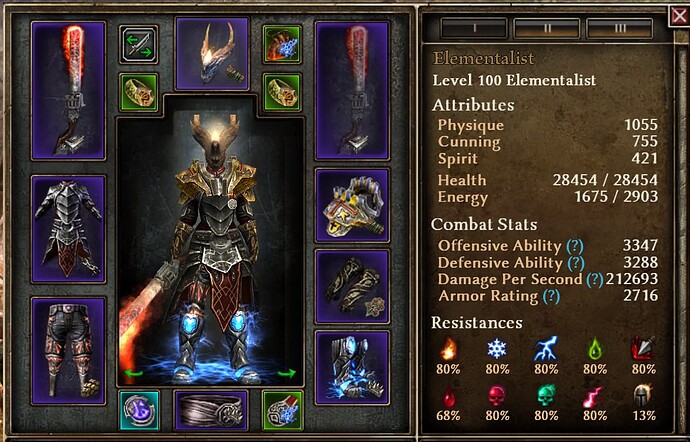Image resolution: width=690 pixels, height=442 pixels.
Task: Click the dimmed off-hand flaming sword slot
Action: (352, 90)
